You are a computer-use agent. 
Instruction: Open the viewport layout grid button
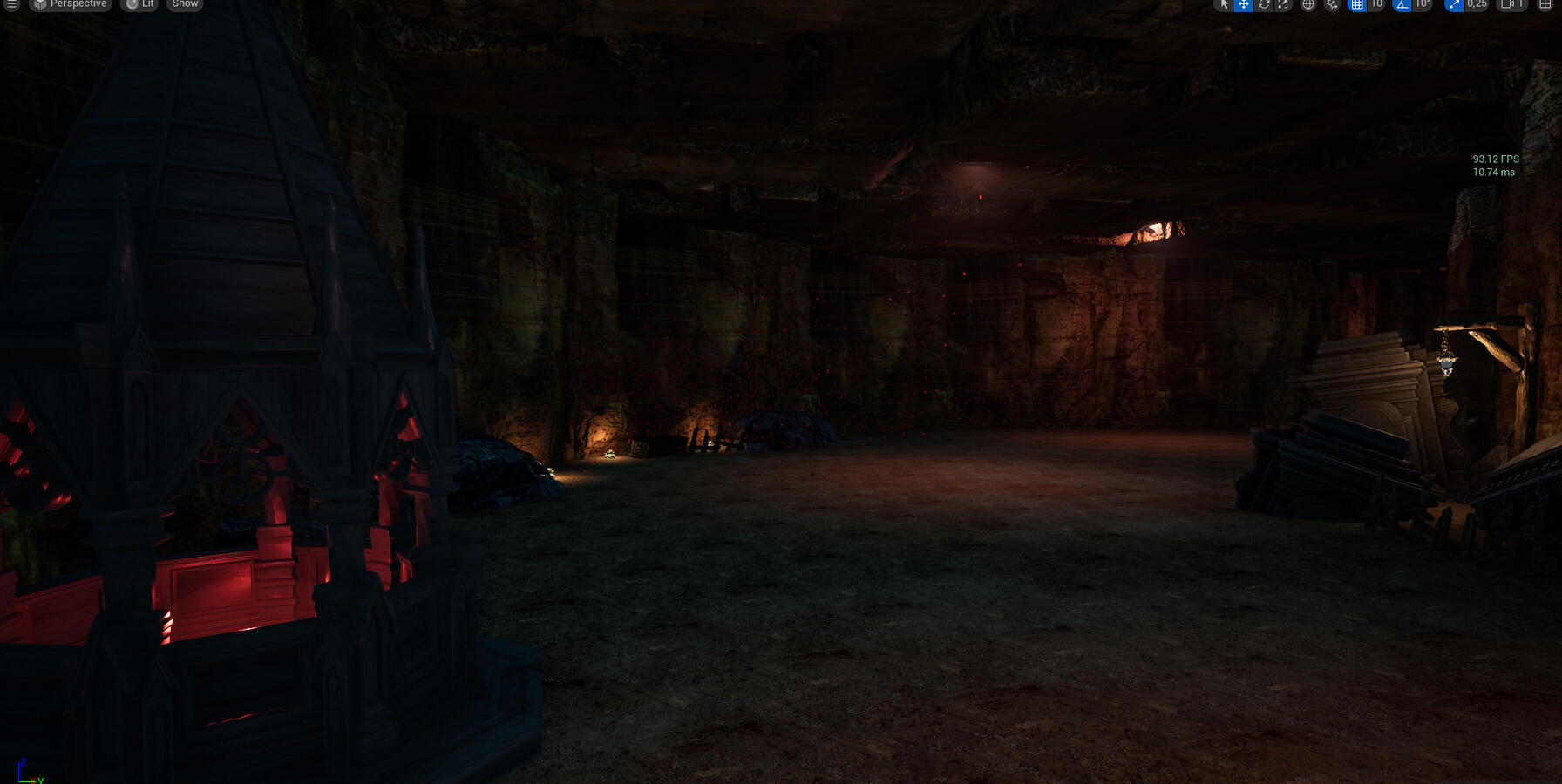click(x=1545, y=4)
